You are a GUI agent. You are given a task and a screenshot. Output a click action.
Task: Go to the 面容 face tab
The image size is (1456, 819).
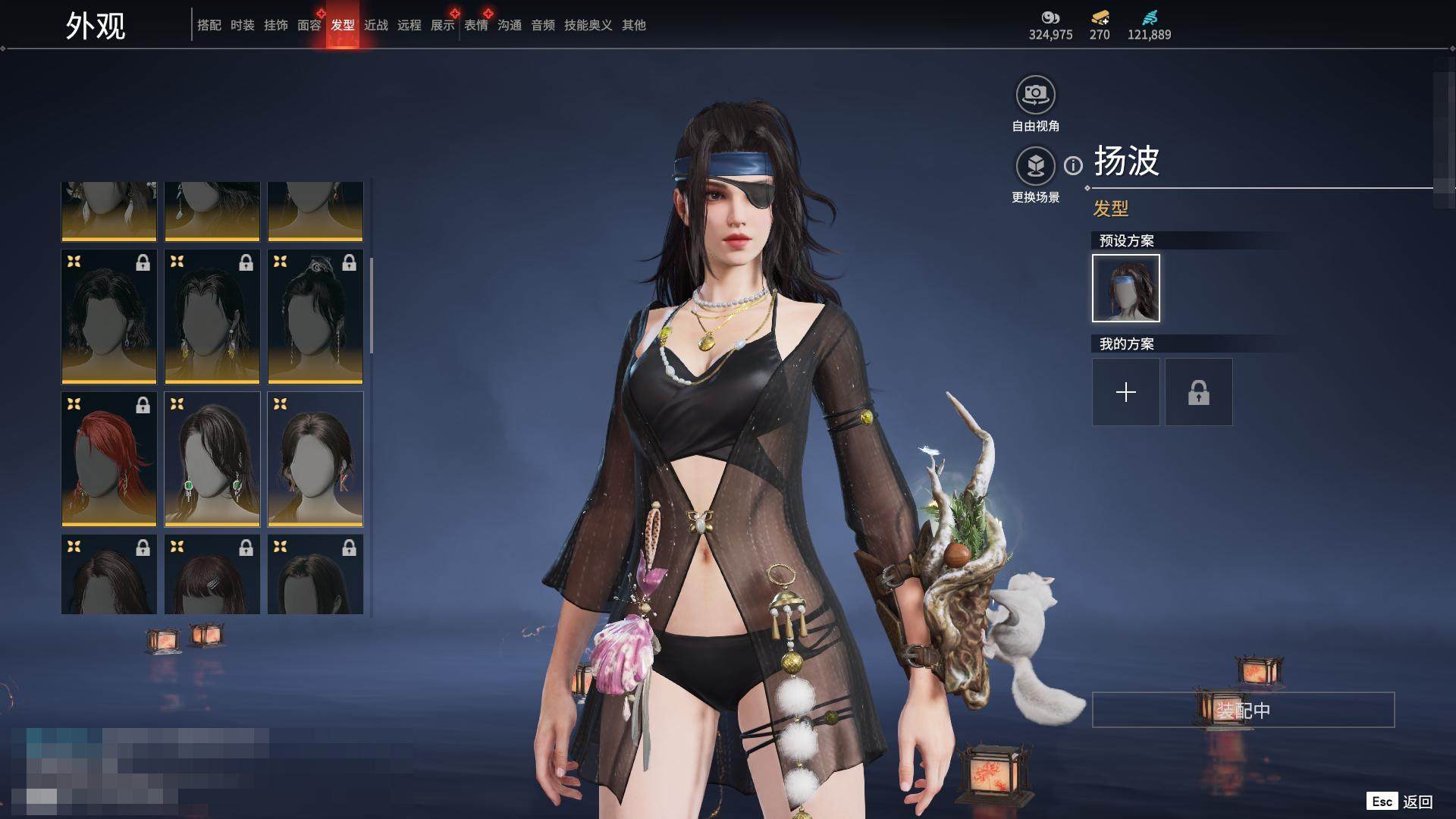[x=309, y=25]
